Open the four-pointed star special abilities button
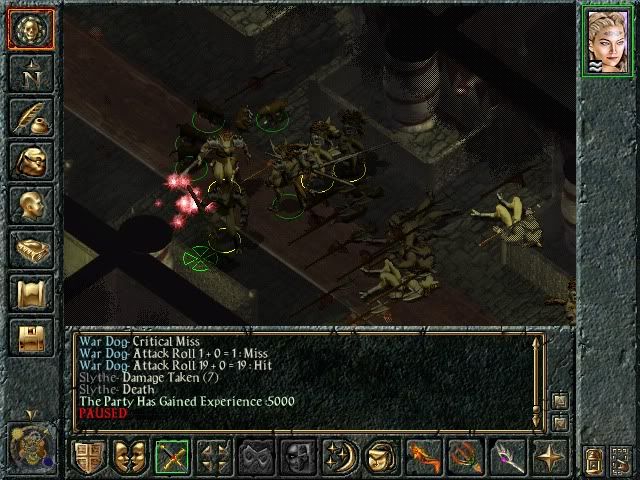 [549, 457]
